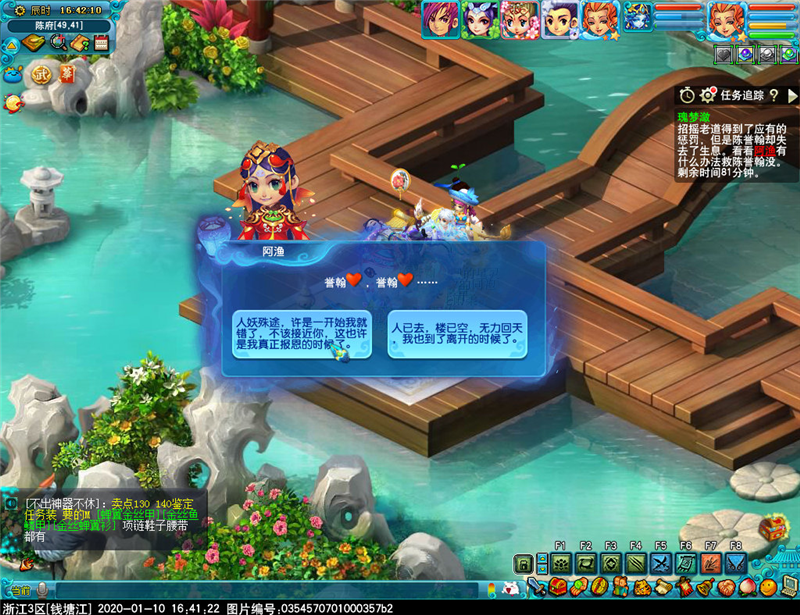Open the help book with question mark
The width and height of the screenshot is (800, 615).
tap(80, 43)
